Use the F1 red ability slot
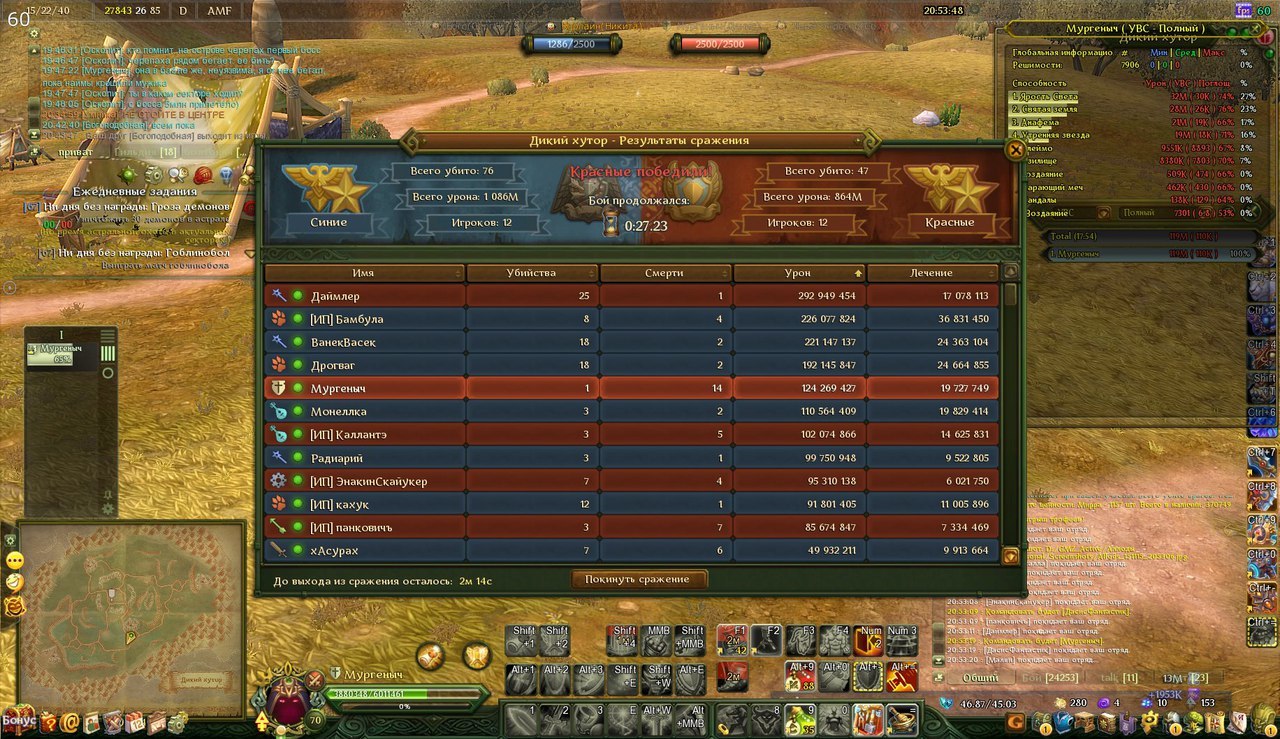The image size is (1280, 739). pyautogui.click(x=732, y=640)
